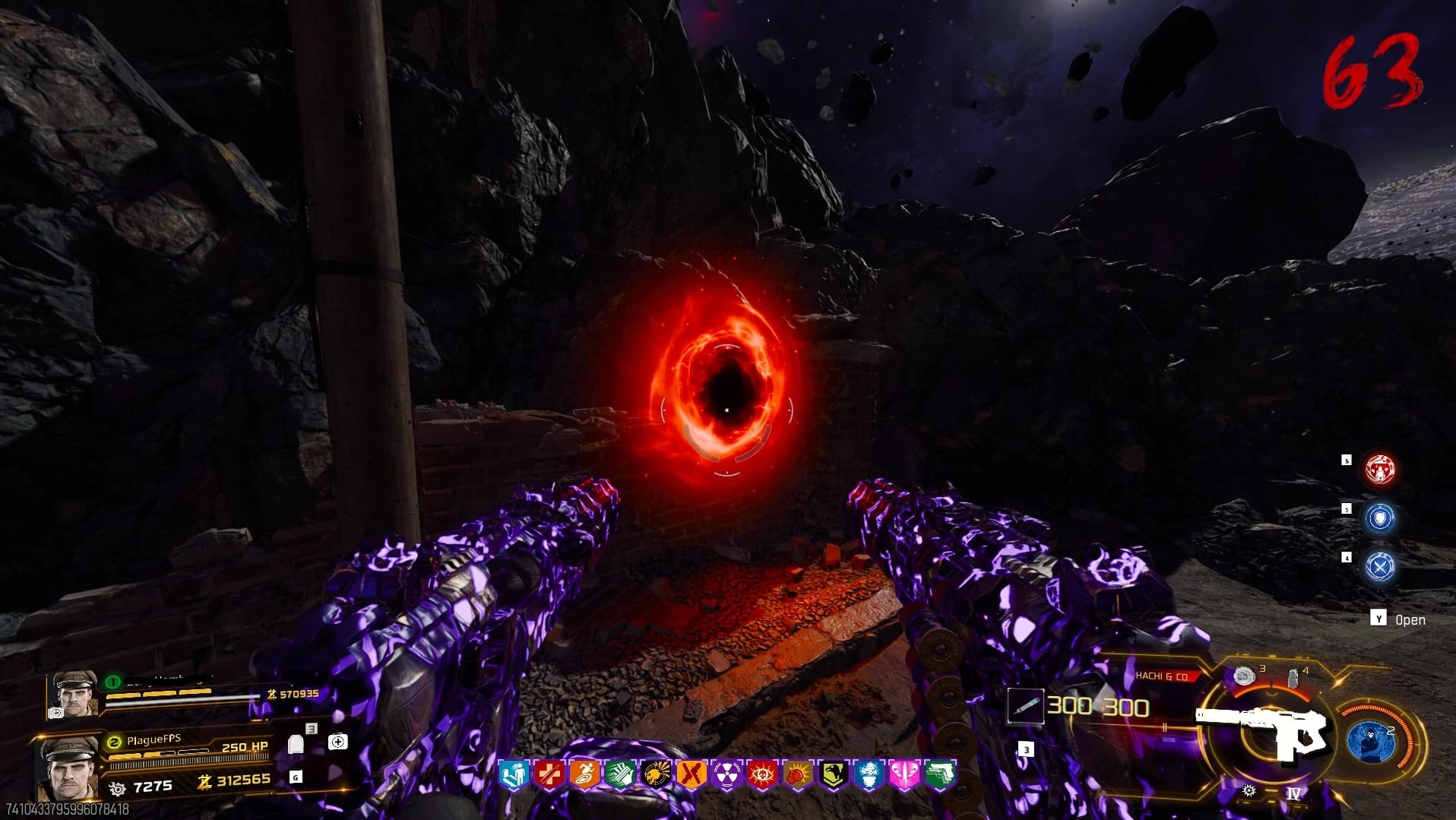Select the Double Tap crossed-guns perk icon
The height and width of the screenshot is (820, 1456).
point(691,776)
